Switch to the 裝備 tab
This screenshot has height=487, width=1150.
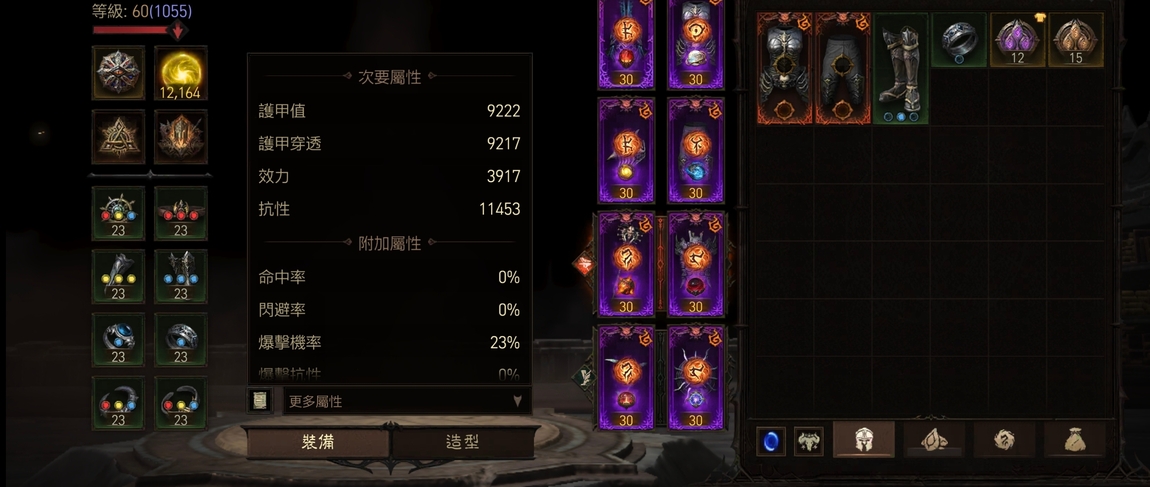click(x=318, y=442)
